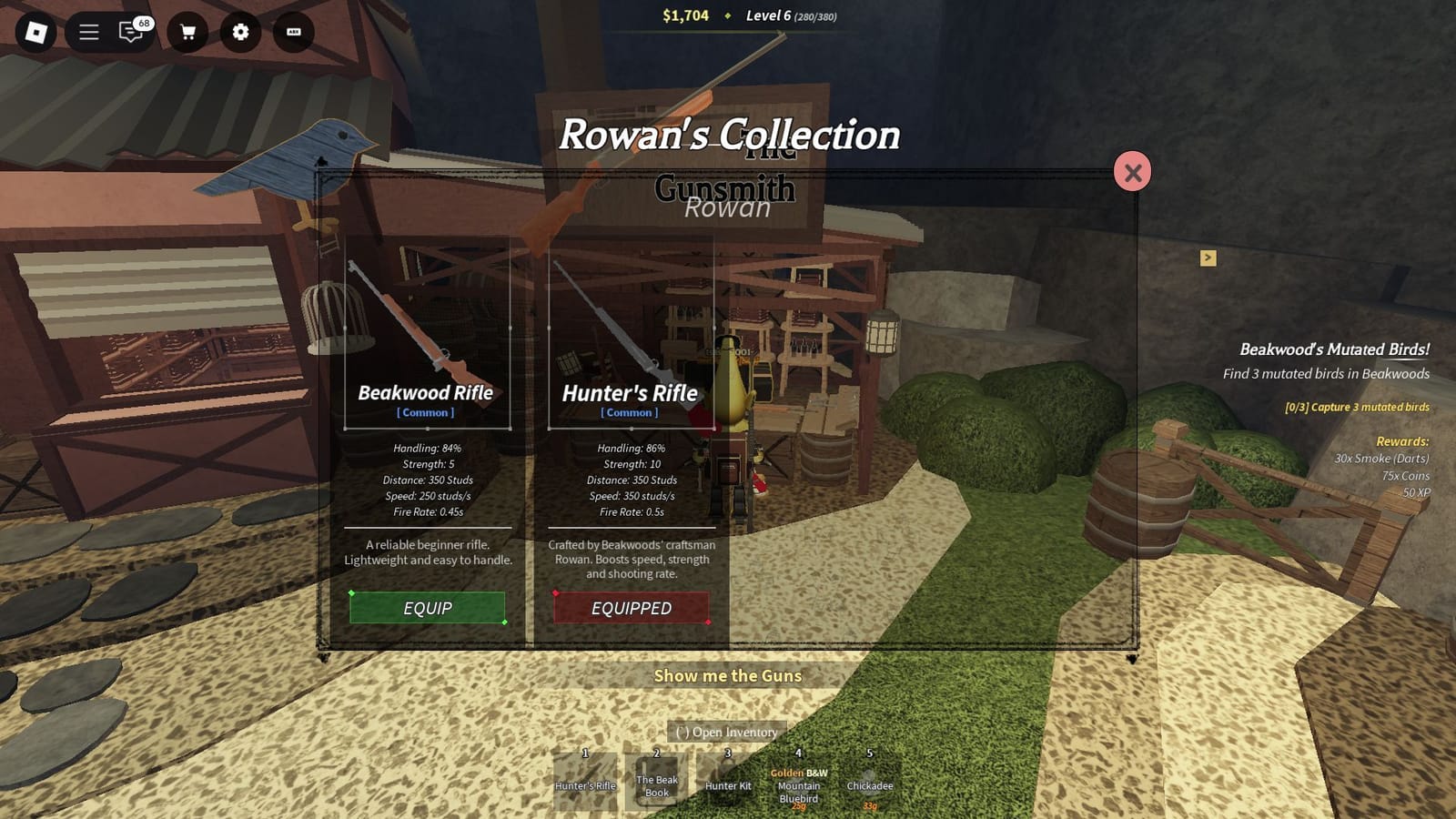
Task: Open the Roblox home menu icon
Action: point(35,32)
